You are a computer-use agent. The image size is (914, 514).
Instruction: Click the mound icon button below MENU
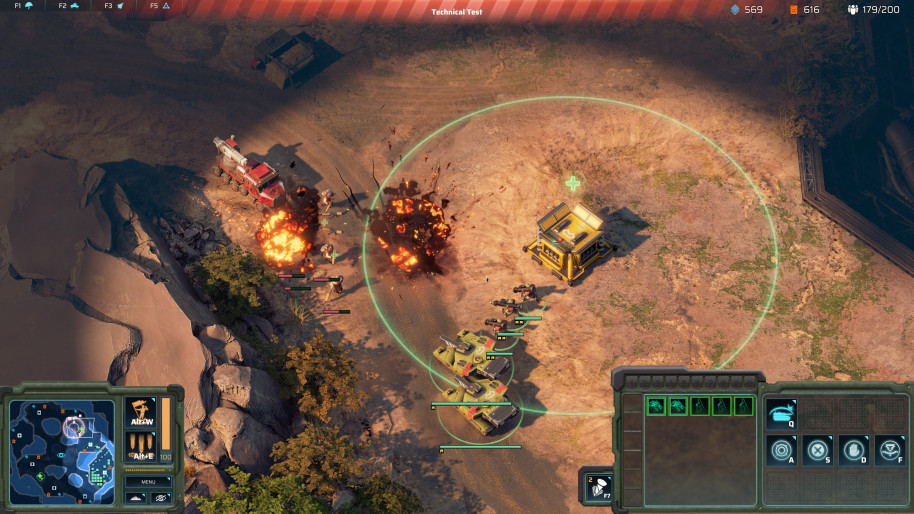tap(136, 497)
